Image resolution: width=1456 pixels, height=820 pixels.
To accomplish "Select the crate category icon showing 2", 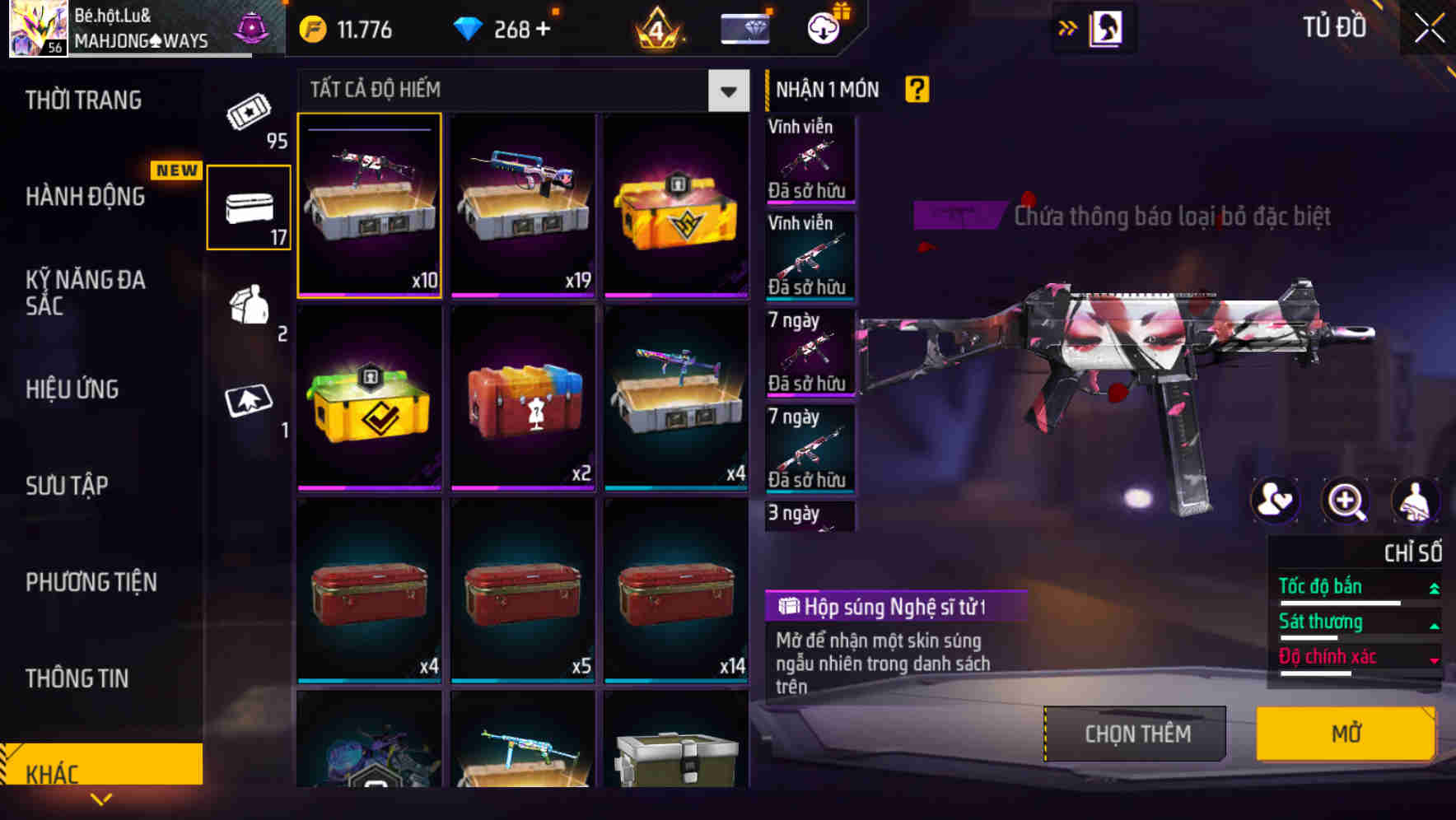I will pyautogui.click(x=248, y=313).
